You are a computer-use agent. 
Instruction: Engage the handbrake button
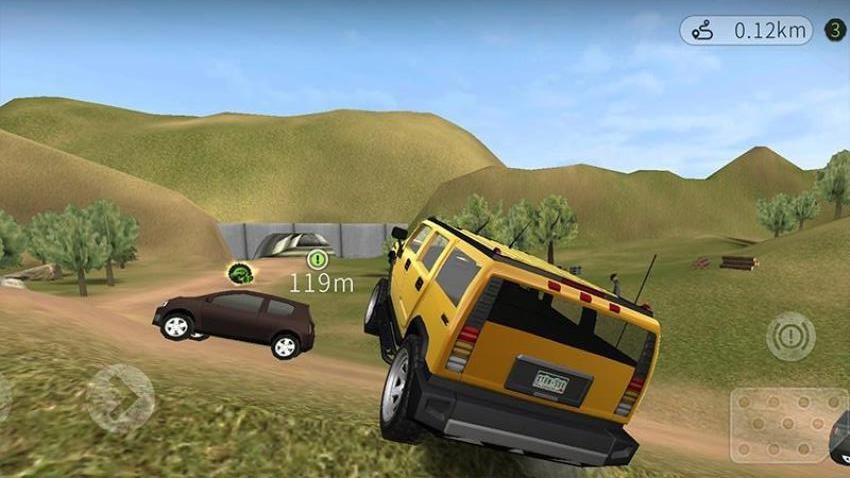pyautogui.click(x=790, y=337)
